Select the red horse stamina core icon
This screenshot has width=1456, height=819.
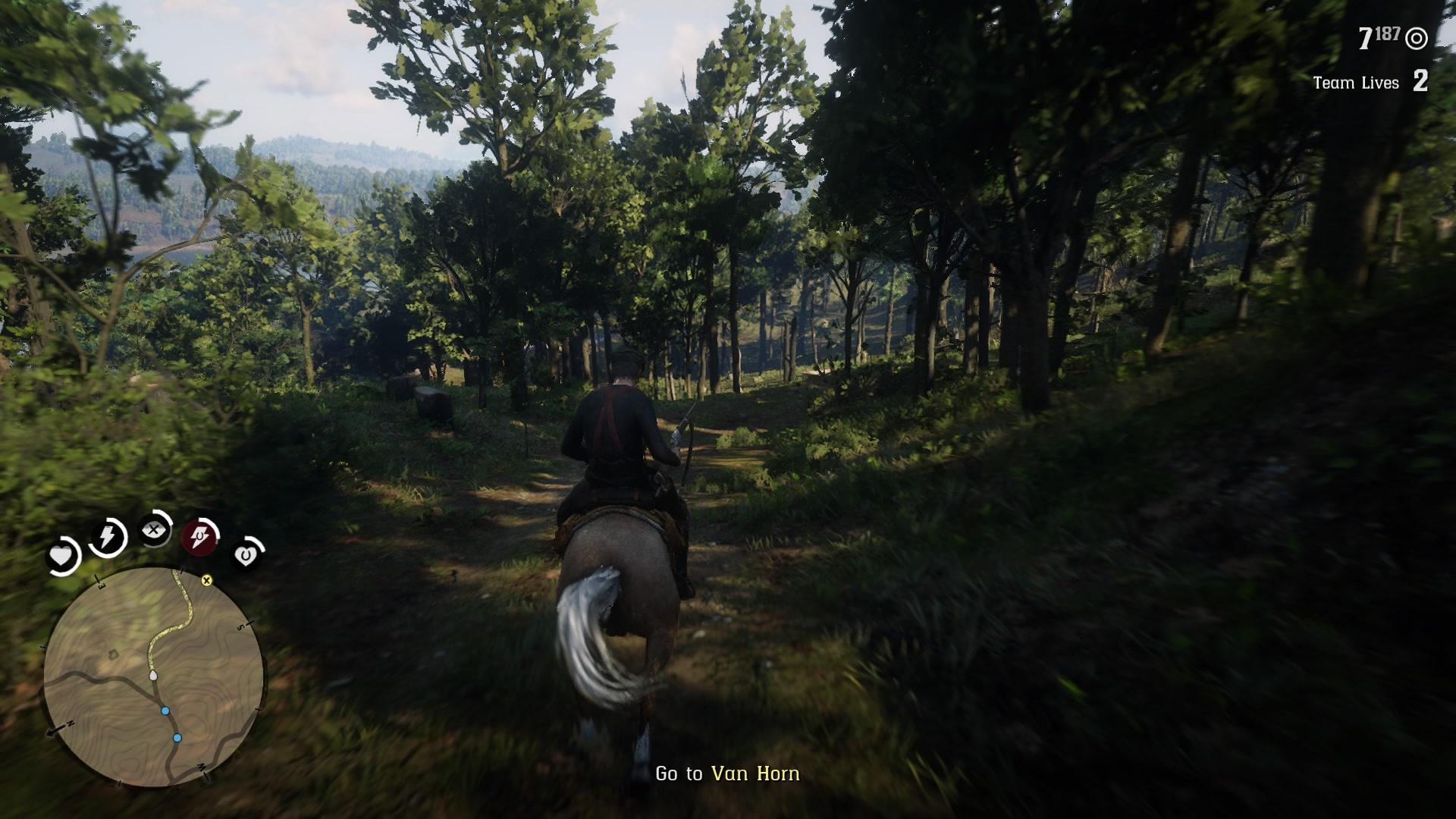pyautogui.click(x=200, y=537)
